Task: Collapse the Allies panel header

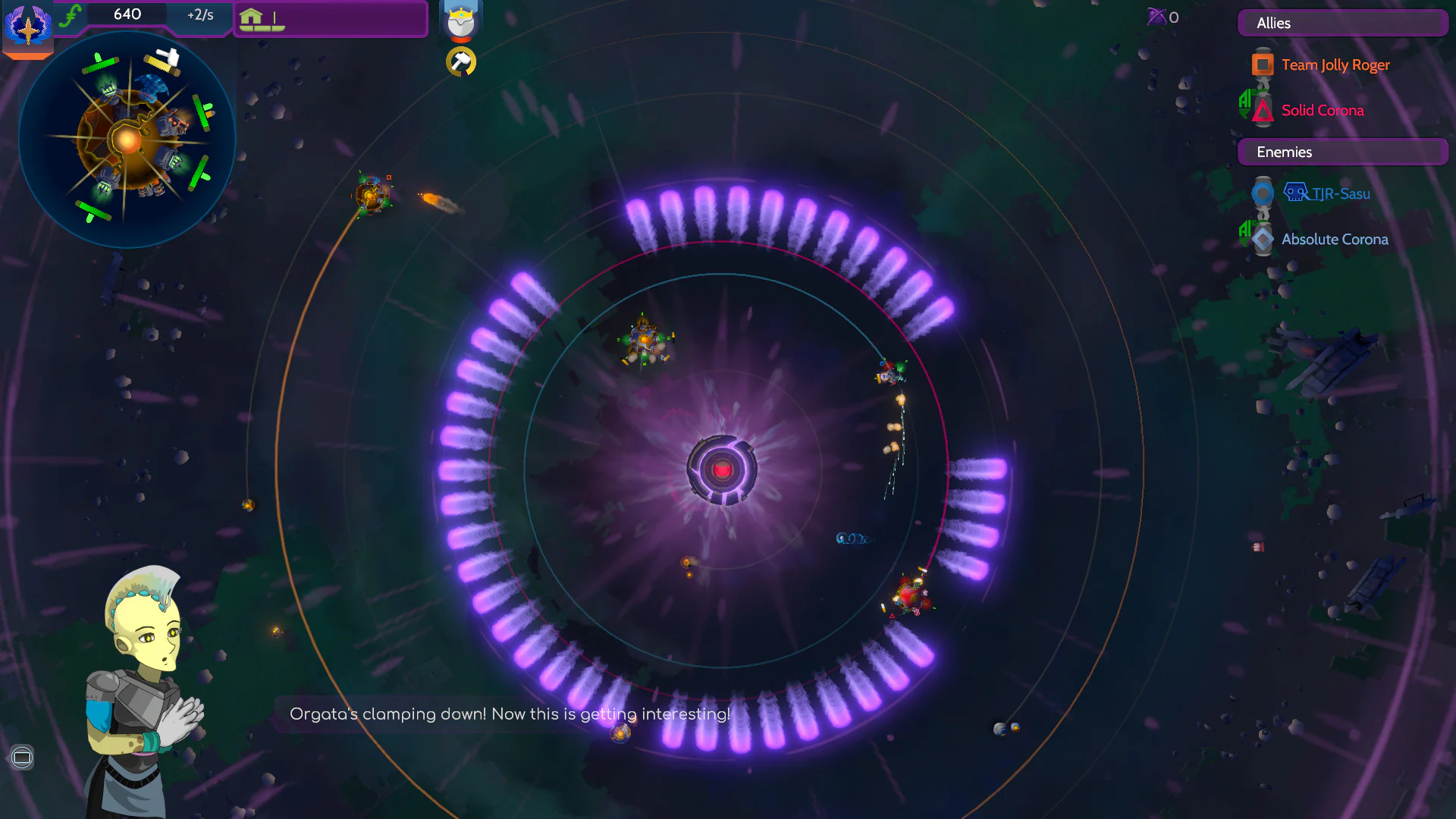Action: [x=1341, y=23]
